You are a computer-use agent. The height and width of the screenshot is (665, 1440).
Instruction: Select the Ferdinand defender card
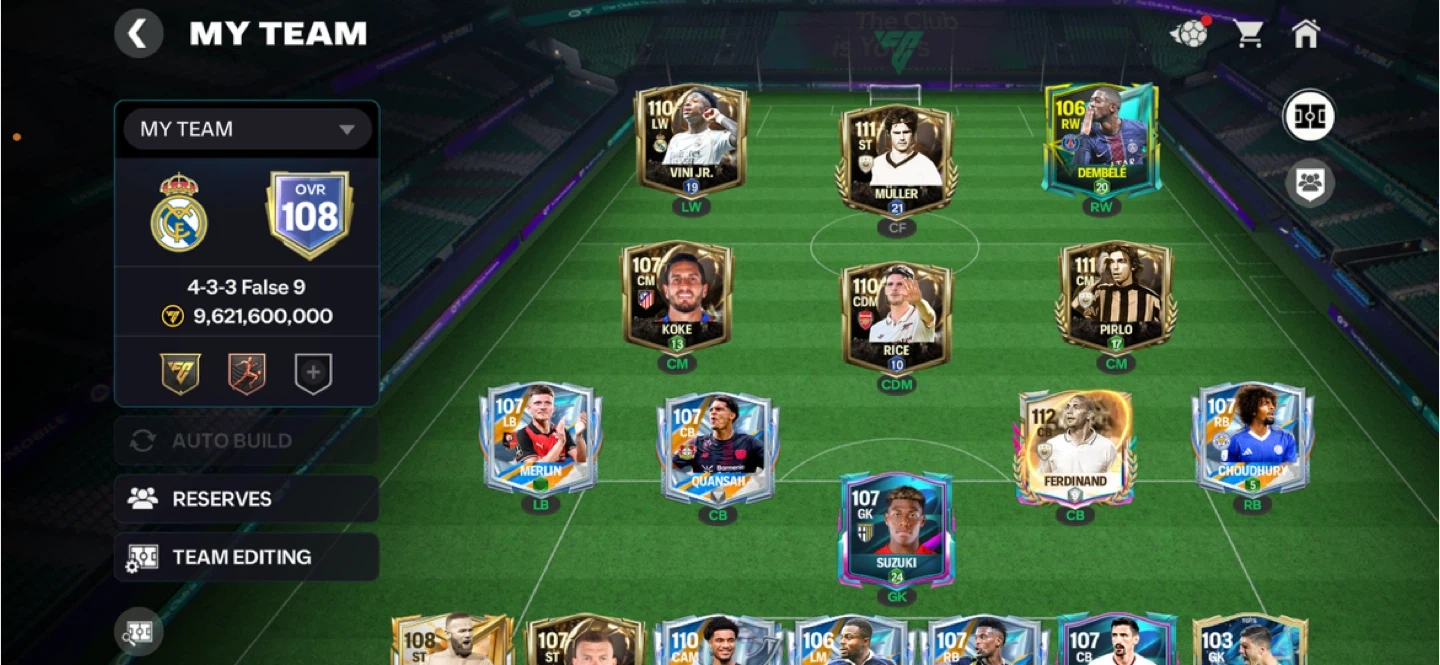pyautogui.click(x=1075, y=447)
